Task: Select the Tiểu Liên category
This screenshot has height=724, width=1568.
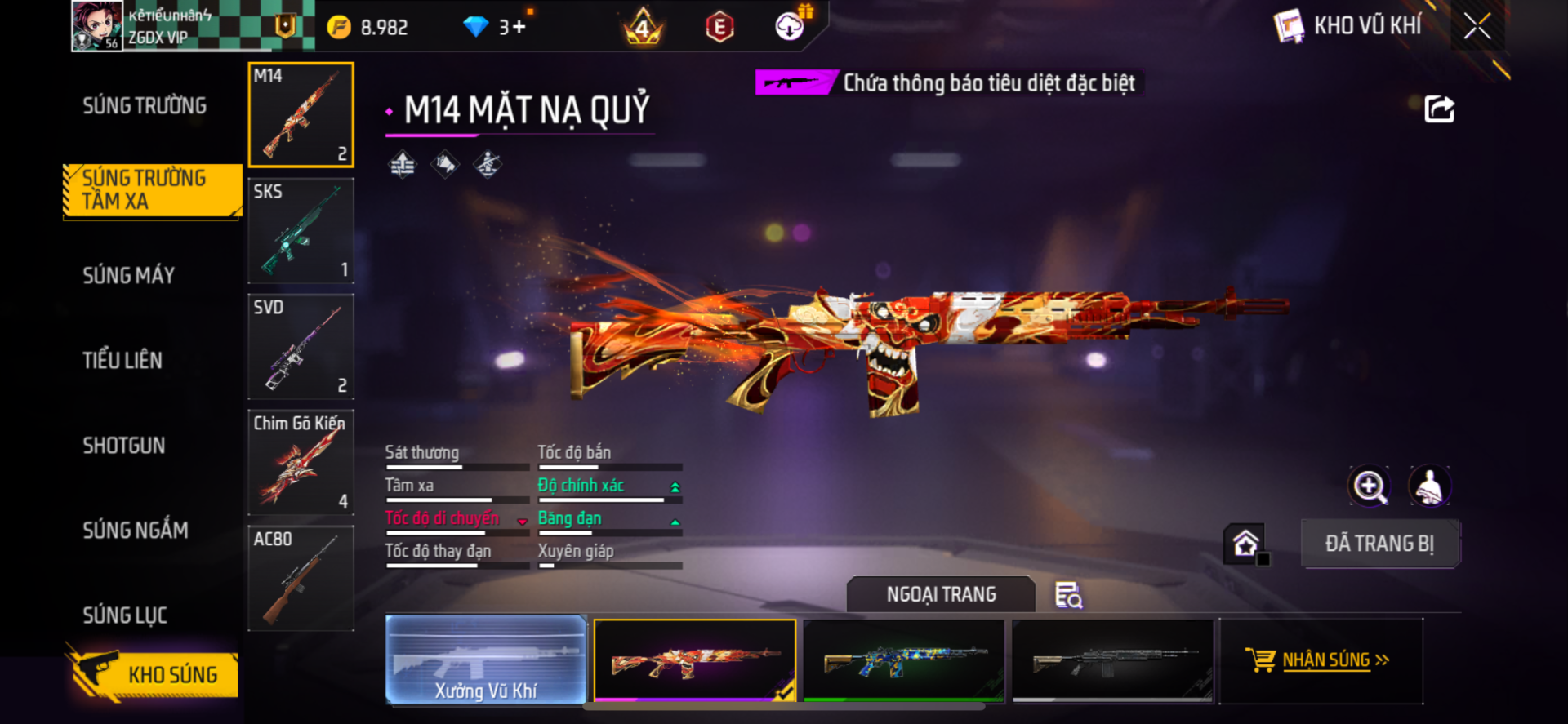Action: tap(122, 361)
